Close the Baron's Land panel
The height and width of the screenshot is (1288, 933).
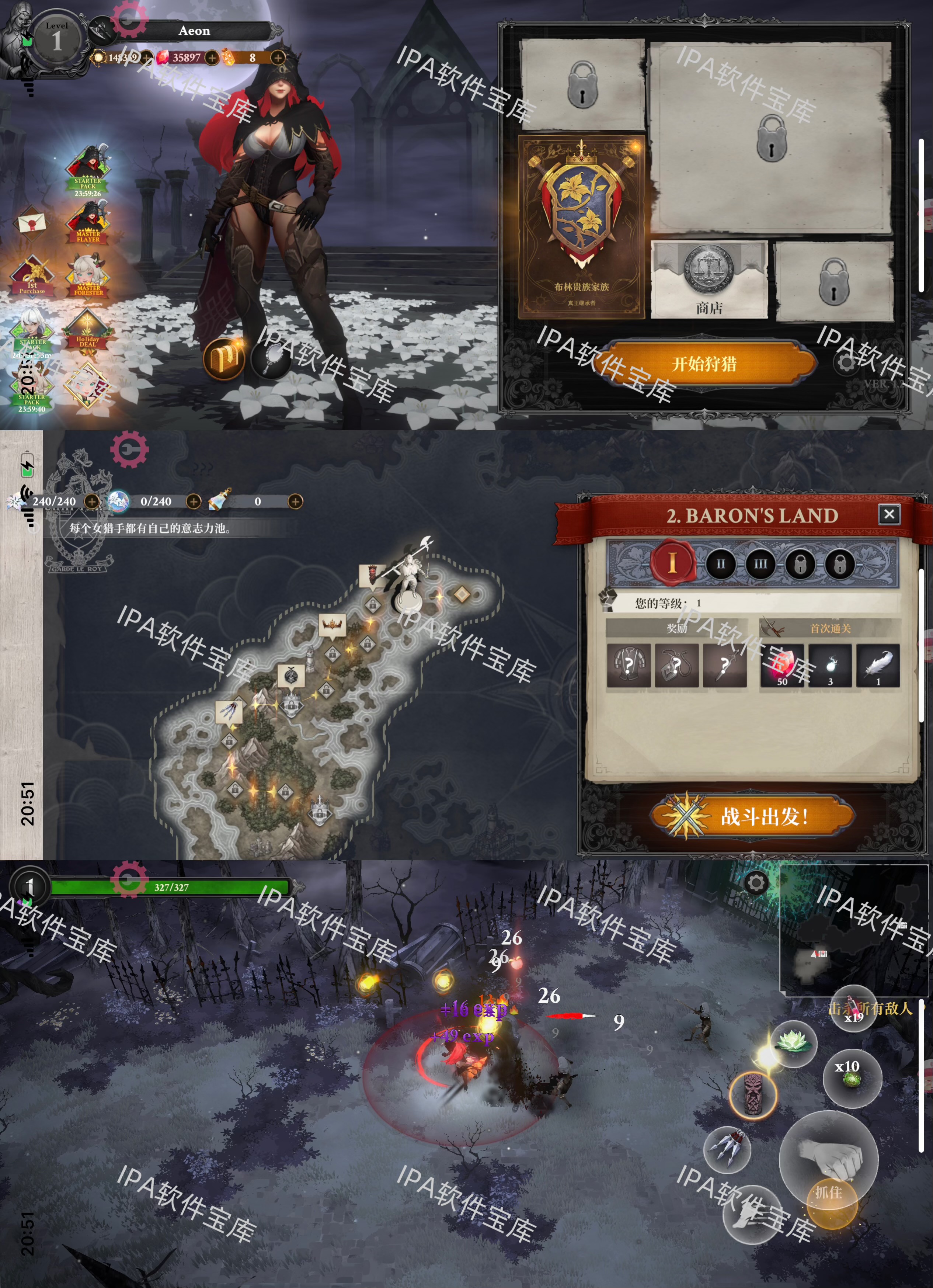(x=889, y=514)
